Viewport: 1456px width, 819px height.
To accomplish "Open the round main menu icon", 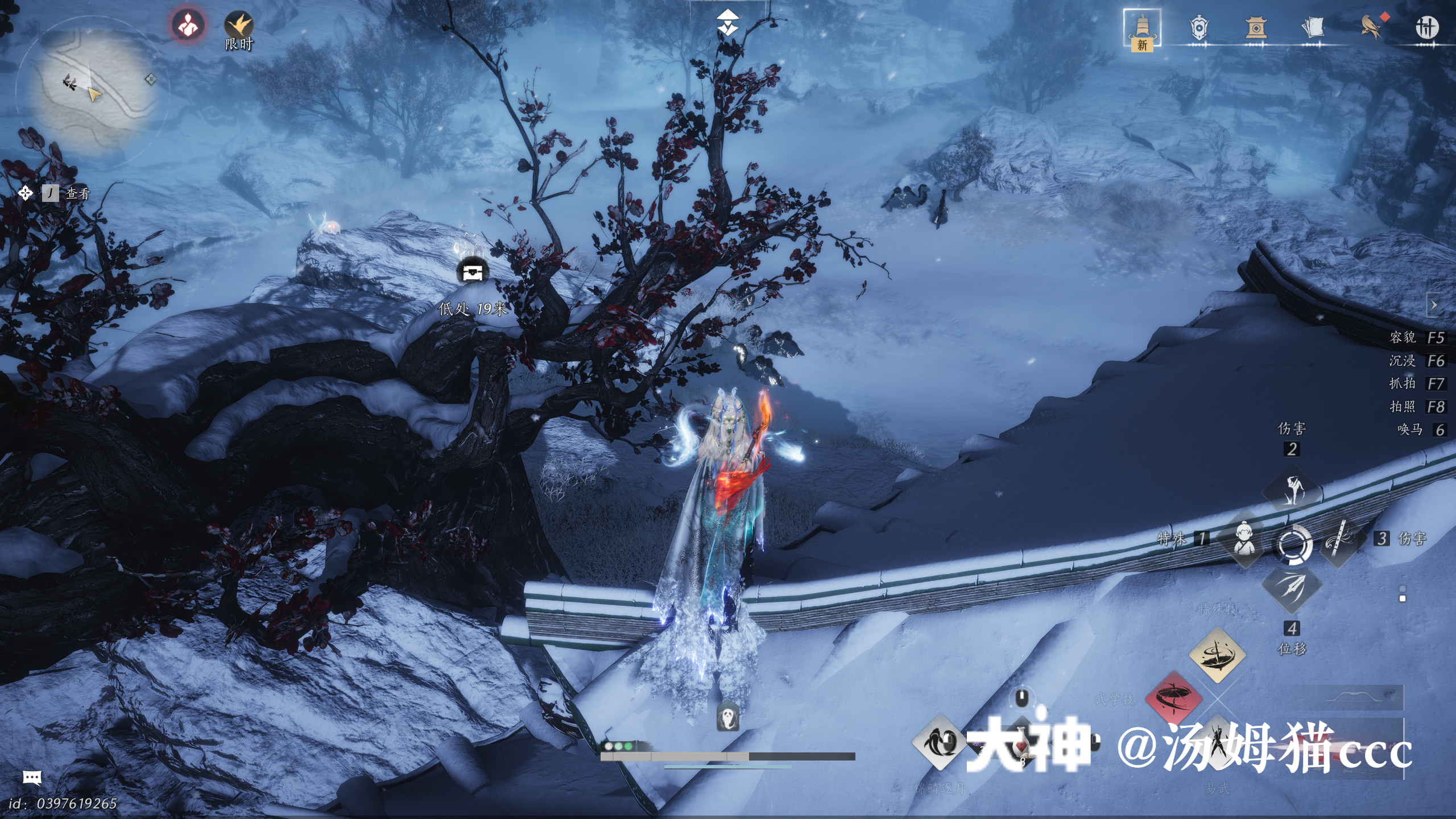I will 1427,27.
